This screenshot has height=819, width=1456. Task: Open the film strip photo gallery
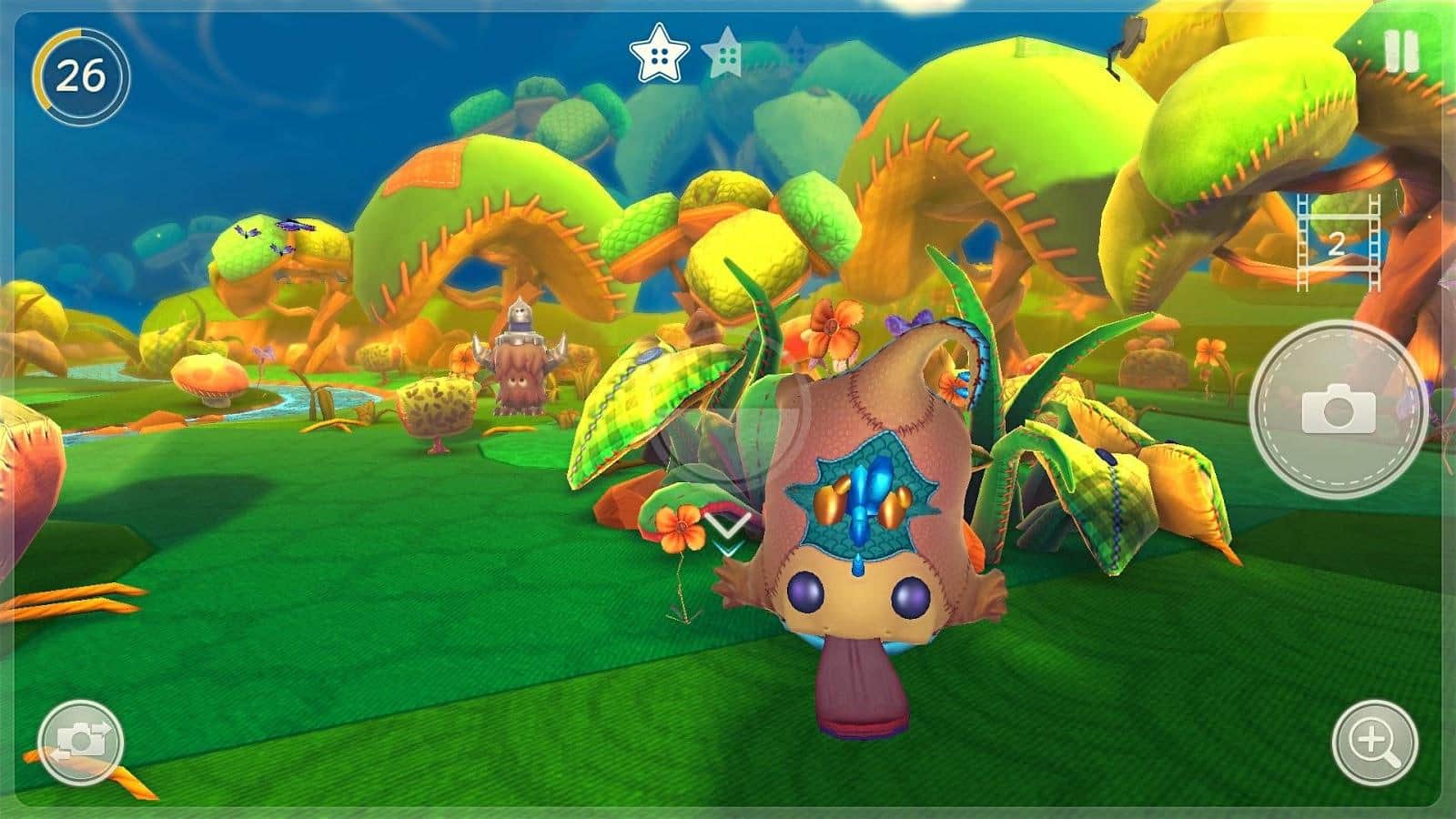(1337, 243)
